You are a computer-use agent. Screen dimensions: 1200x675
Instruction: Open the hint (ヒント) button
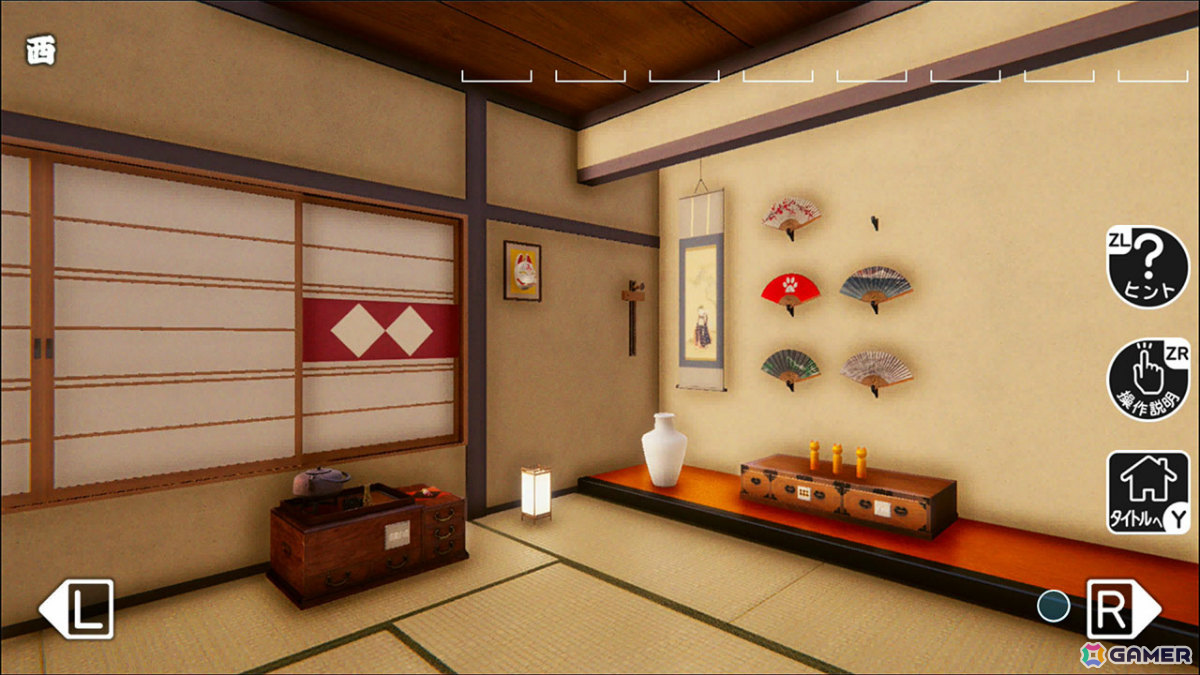click(x=1147, y=267)
